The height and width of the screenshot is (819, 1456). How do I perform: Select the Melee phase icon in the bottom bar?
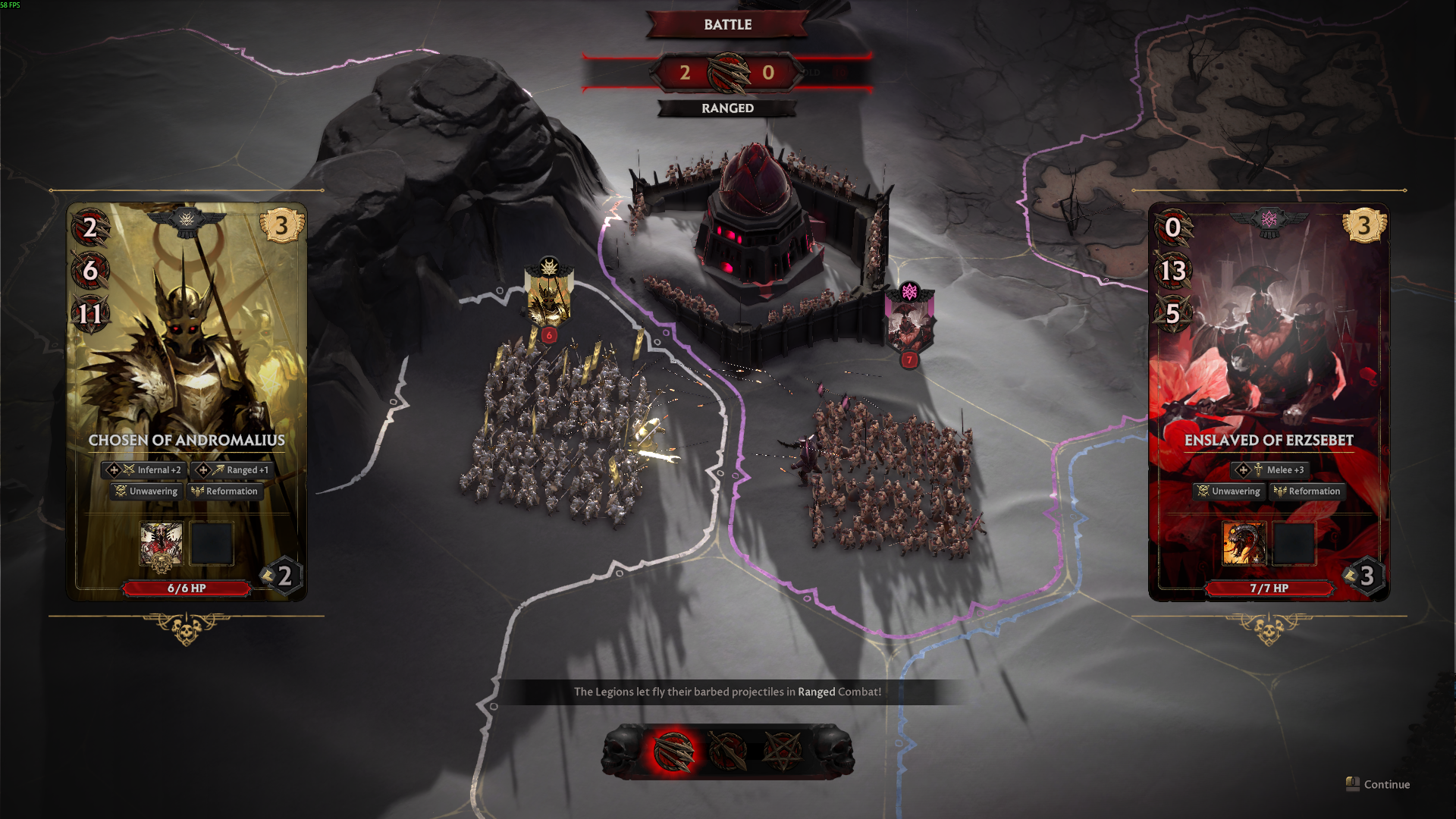click(727, 752)
